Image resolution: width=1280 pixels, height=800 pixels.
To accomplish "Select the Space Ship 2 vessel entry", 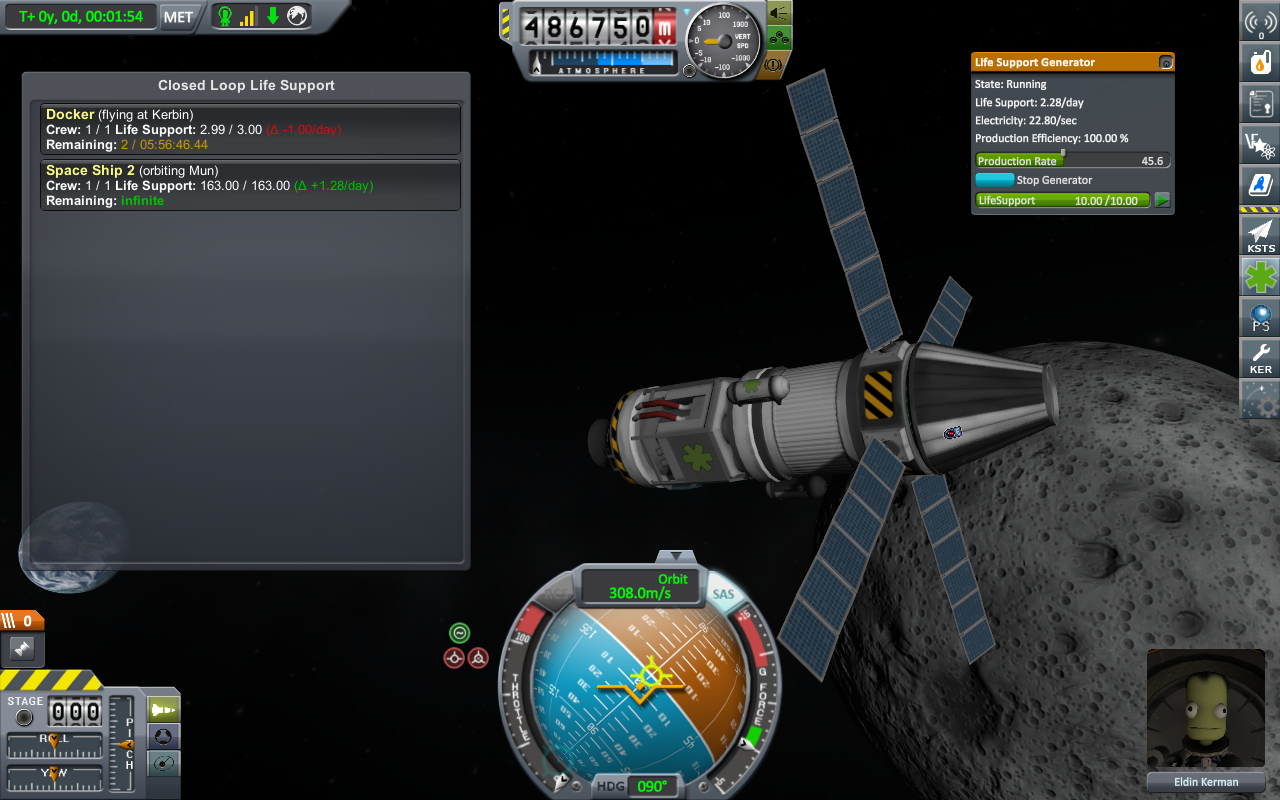I will (250, 185).
